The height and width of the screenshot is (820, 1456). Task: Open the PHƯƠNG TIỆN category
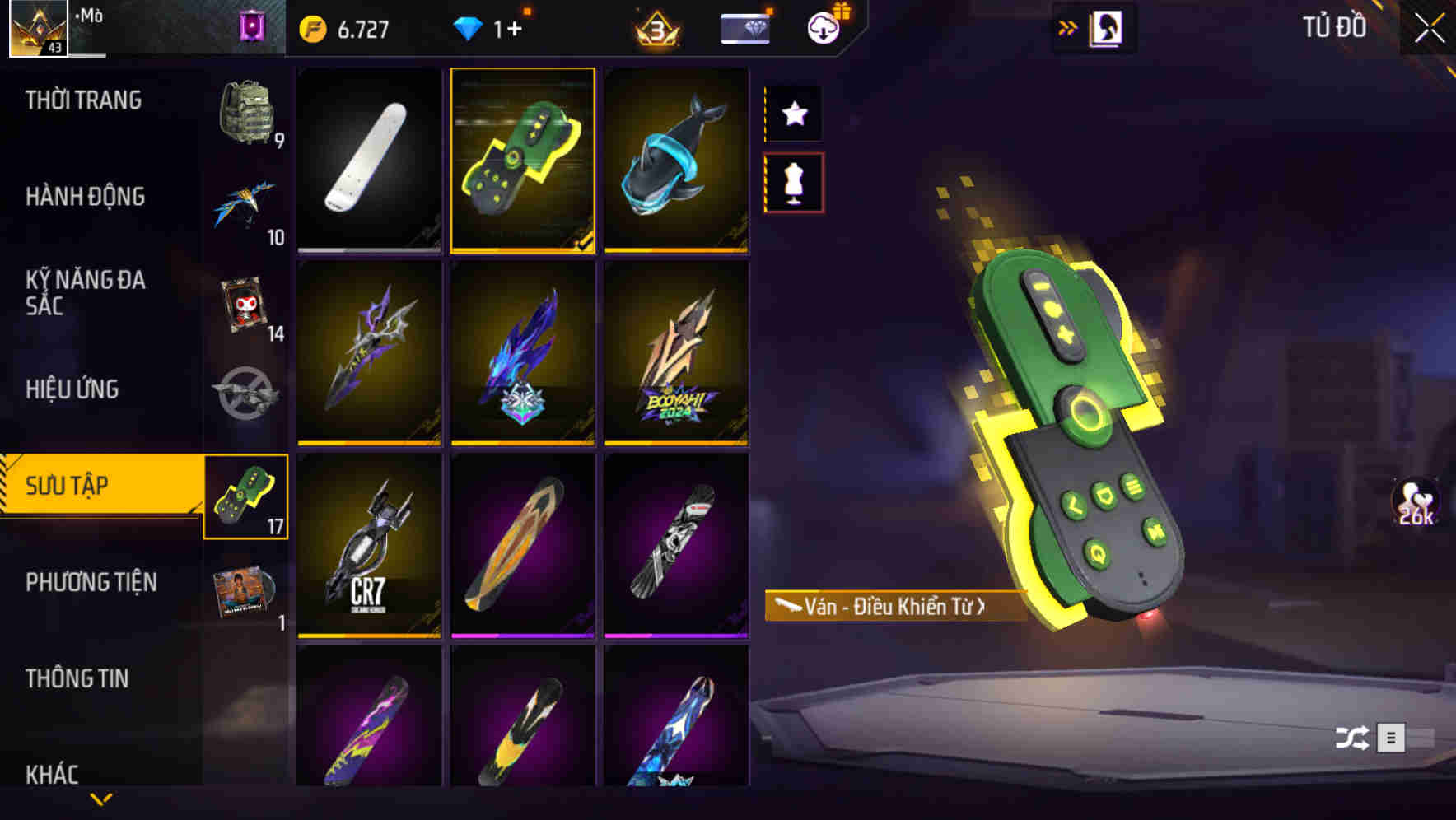click(91, 582)
